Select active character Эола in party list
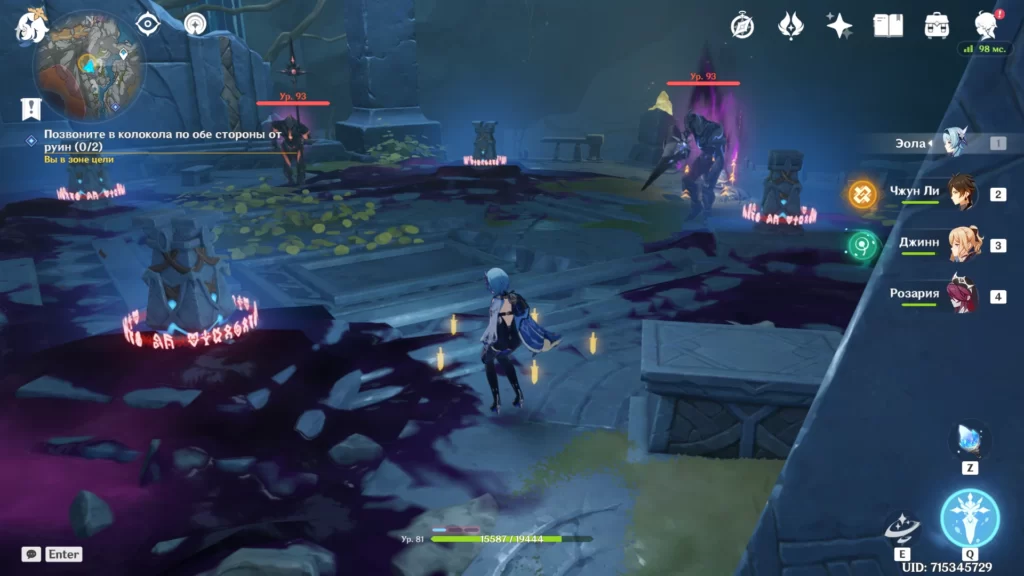The height and width of the screenshot is (576, 1024). (955, 143)
